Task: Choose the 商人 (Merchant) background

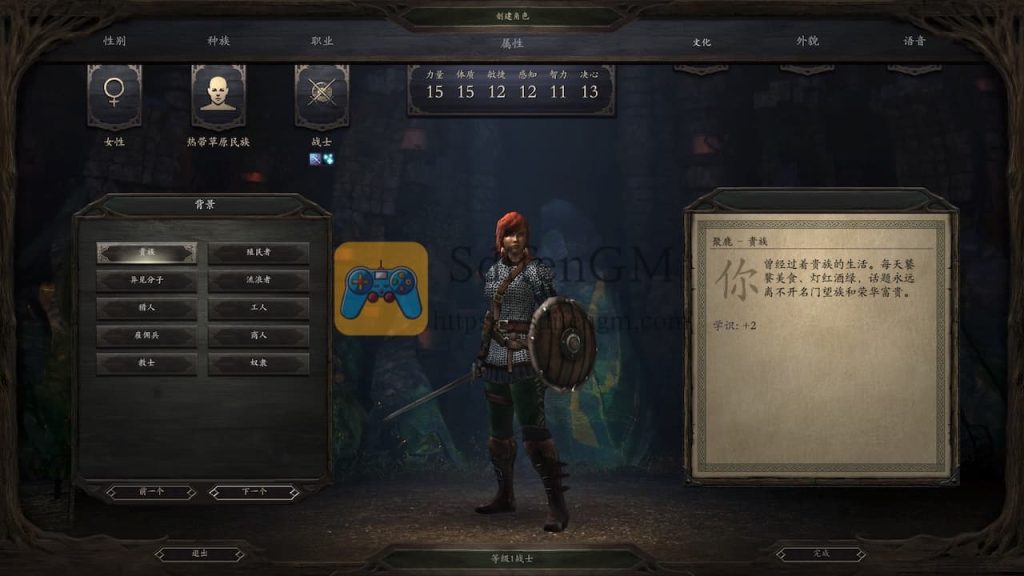Action: pos(259,336)
